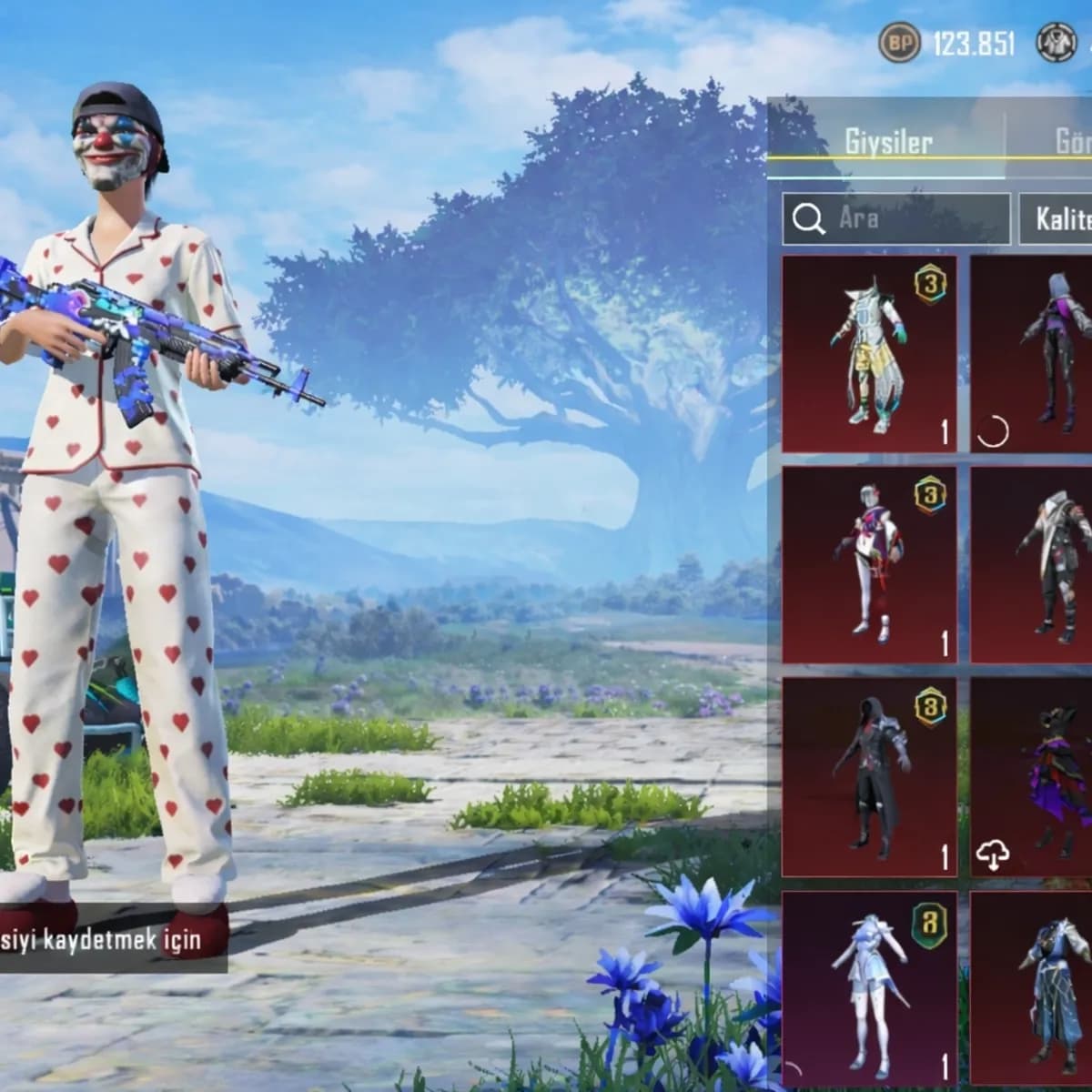Image resolution: width=1092 pixels, height=1092 pixels.
Task: Select the white and red masked outfit
Action: (x=869, y=564)
